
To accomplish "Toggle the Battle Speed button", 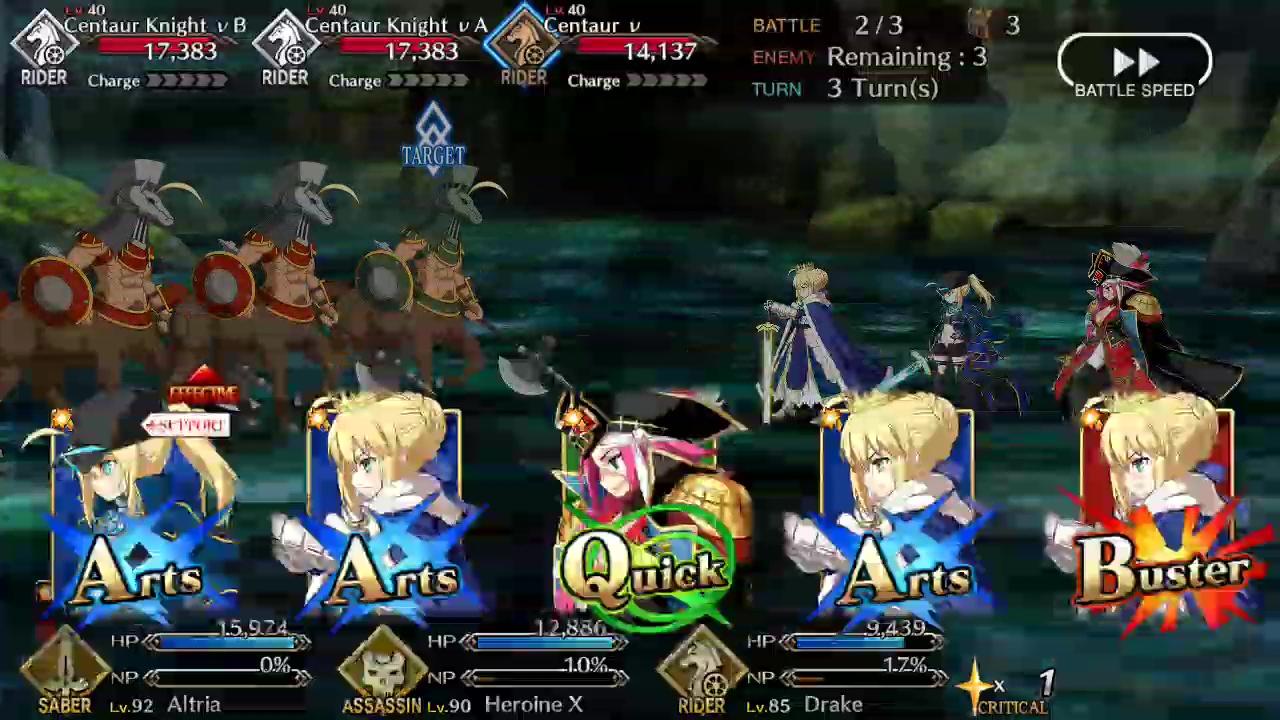I will click(x=1134, y=66).
